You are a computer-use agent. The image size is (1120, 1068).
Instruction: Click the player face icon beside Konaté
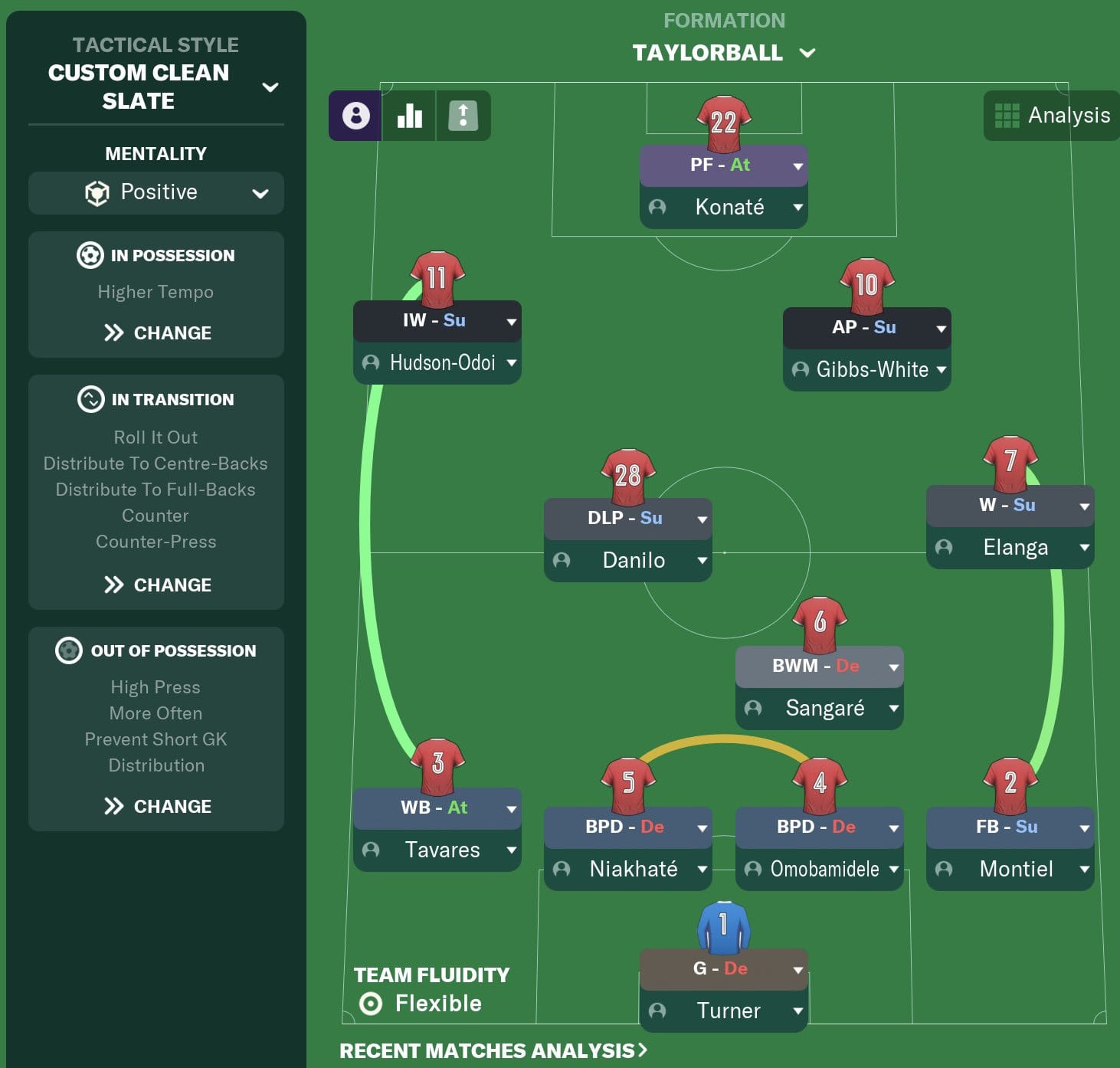657,207
